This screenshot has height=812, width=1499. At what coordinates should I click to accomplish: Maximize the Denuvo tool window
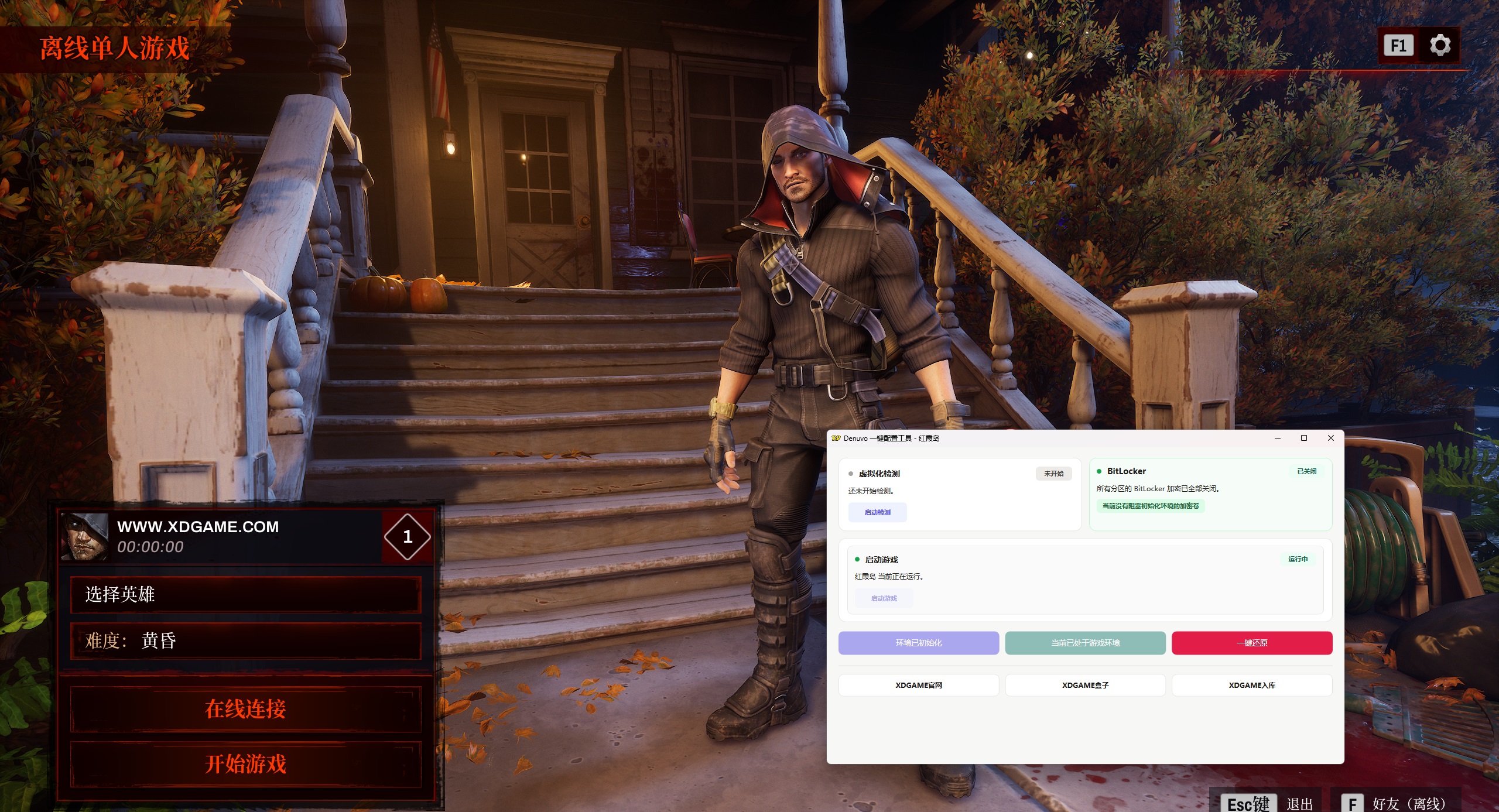1304,438
